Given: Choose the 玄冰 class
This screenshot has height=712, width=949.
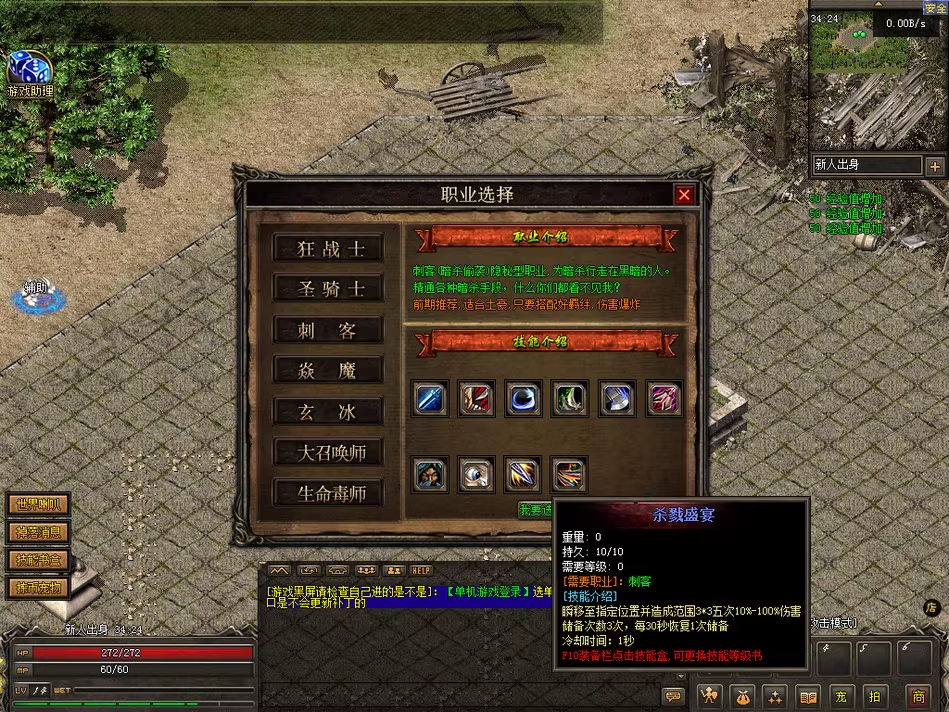Looking at the screenshot, I should [x=329, y=411].
